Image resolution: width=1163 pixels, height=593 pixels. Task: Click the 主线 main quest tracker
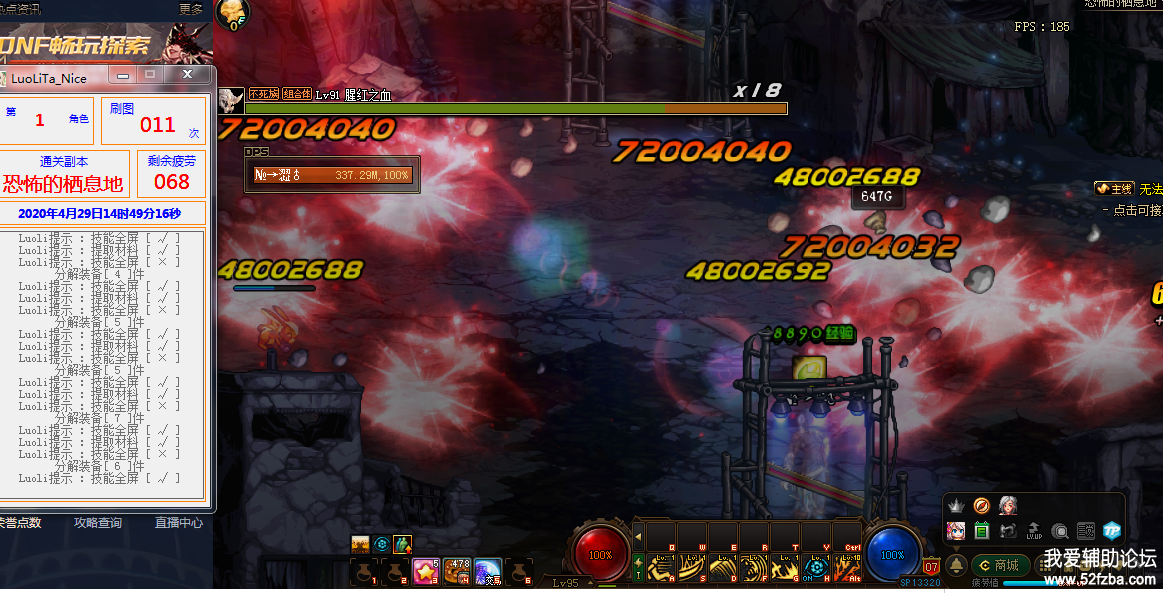(1113, 188)
